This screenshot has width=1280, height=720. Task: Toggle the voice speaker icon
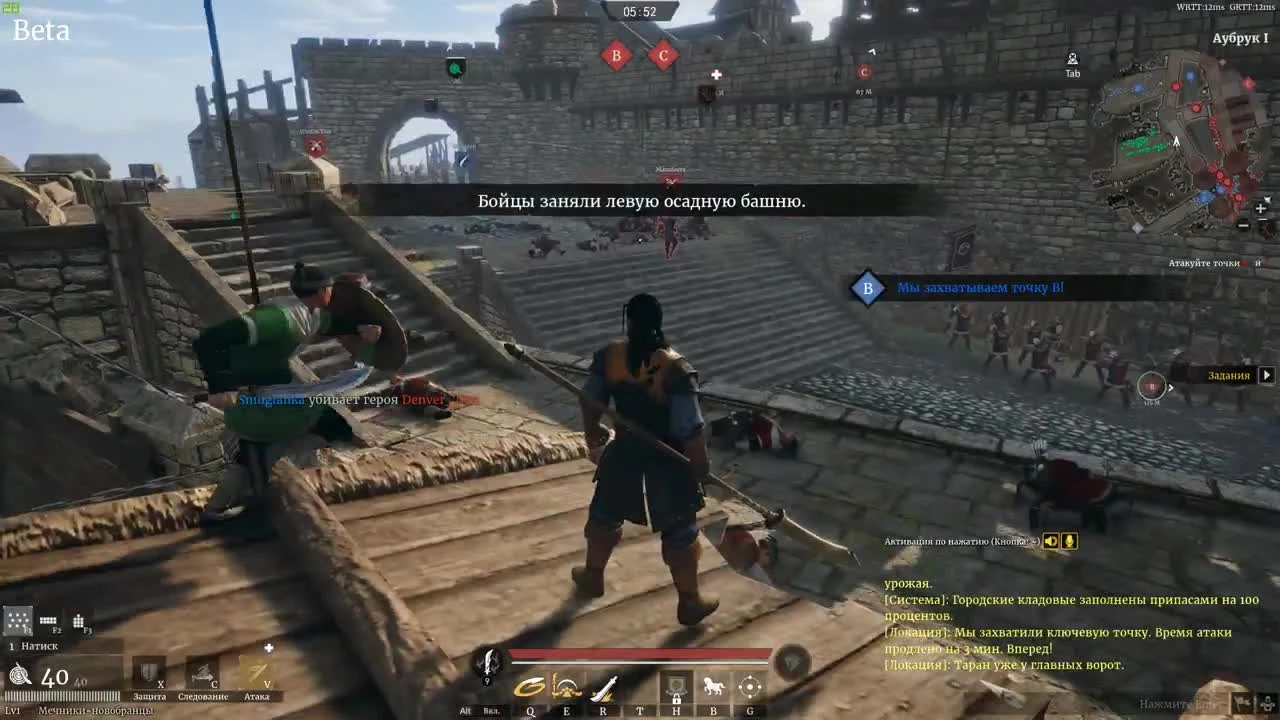[x=1050, y=541]
